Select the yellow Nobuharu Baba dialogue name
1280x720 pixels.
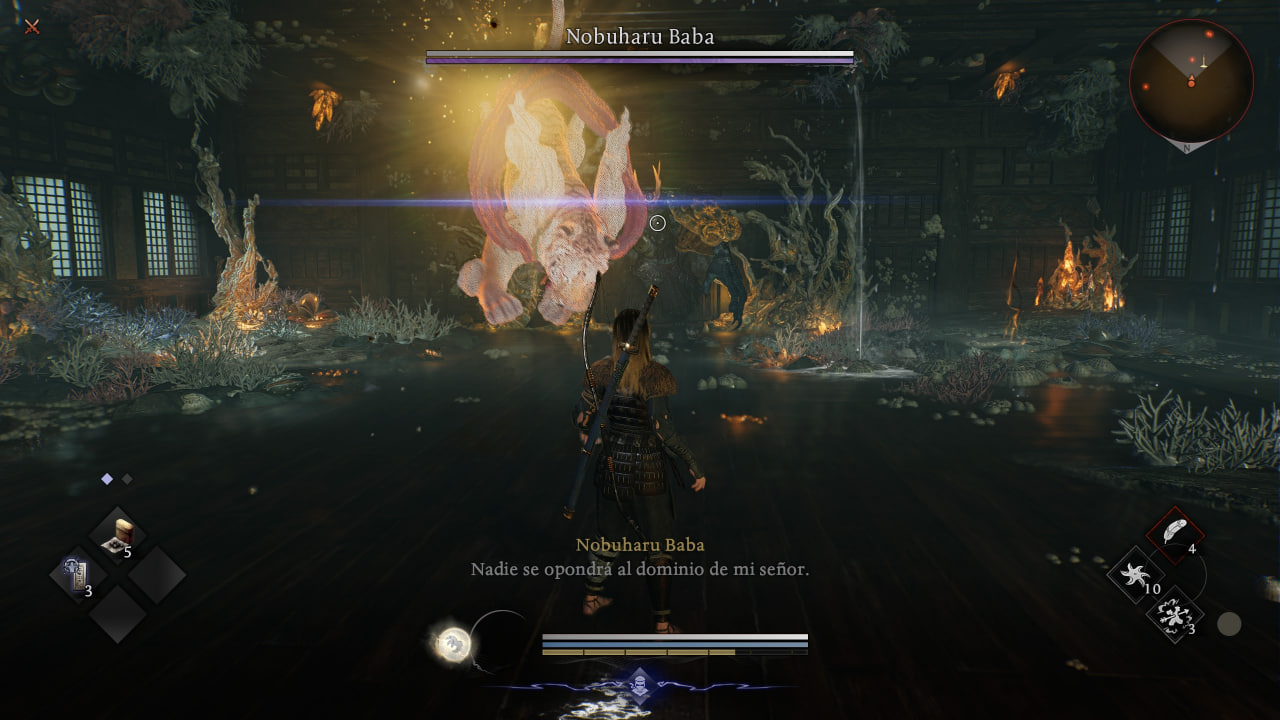click(x=638, y=545)
